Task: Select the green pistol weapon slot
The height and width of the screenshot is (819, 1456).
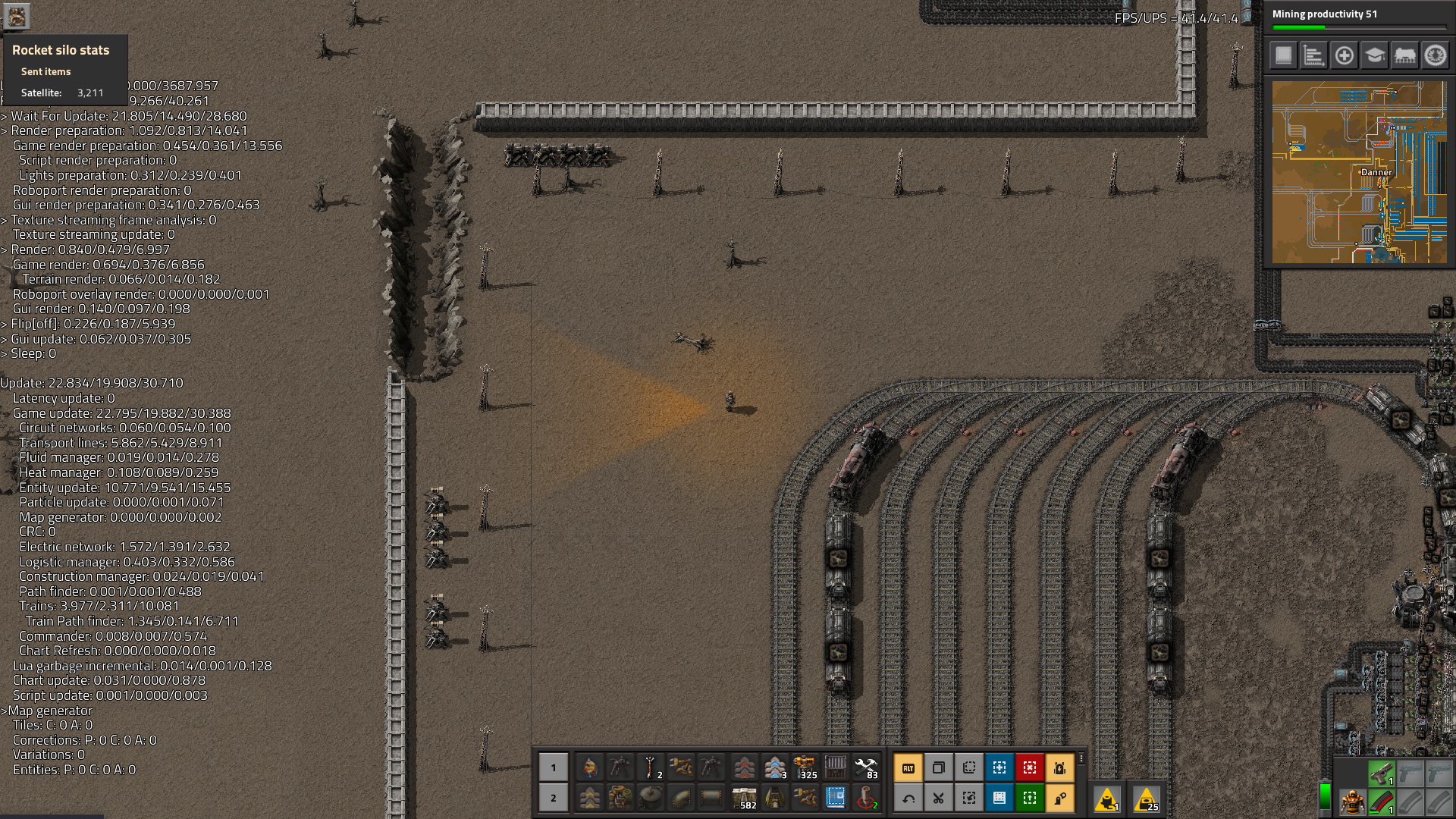Action: [x=1381, y=773]
